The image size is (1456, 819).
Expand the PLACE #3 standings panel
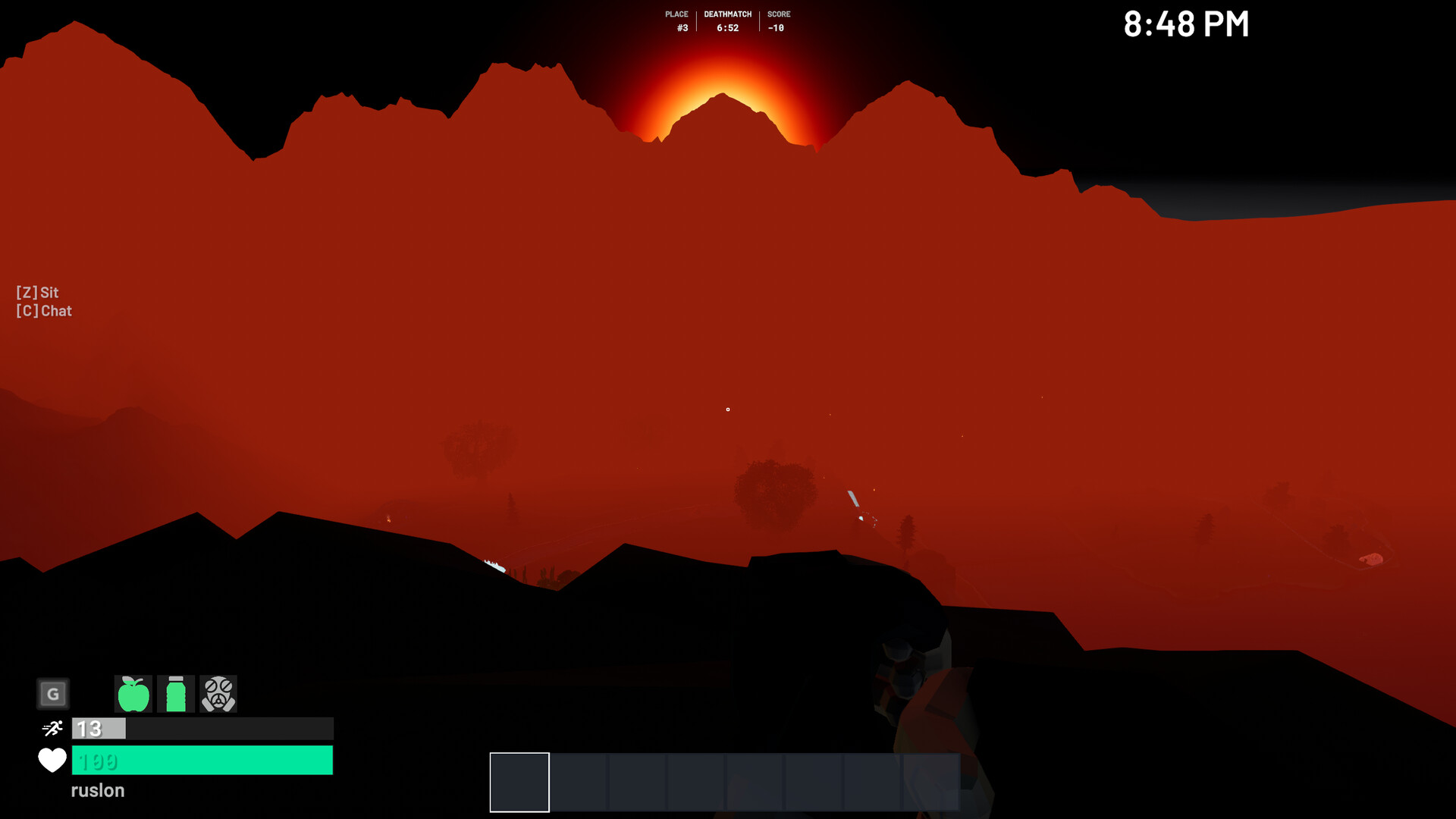pos(676,20)
